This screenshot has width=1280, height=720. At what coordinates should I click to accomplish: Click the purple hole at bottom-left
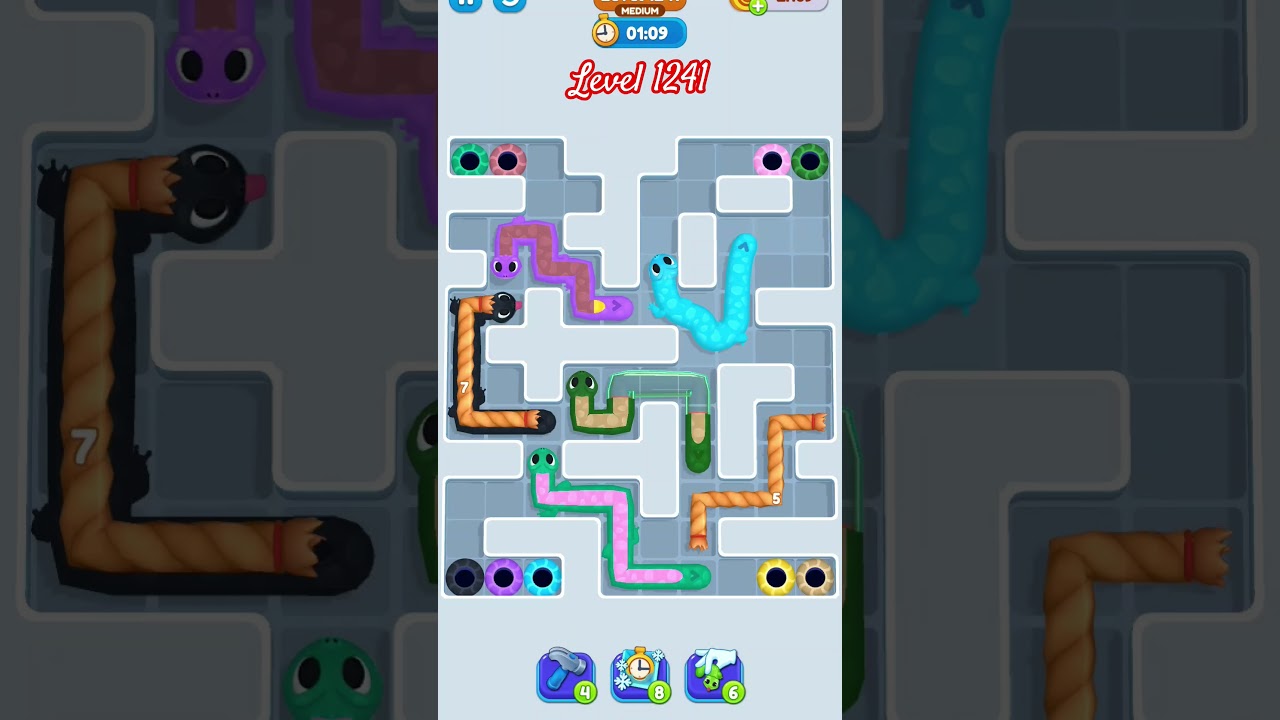click(504, 577)
